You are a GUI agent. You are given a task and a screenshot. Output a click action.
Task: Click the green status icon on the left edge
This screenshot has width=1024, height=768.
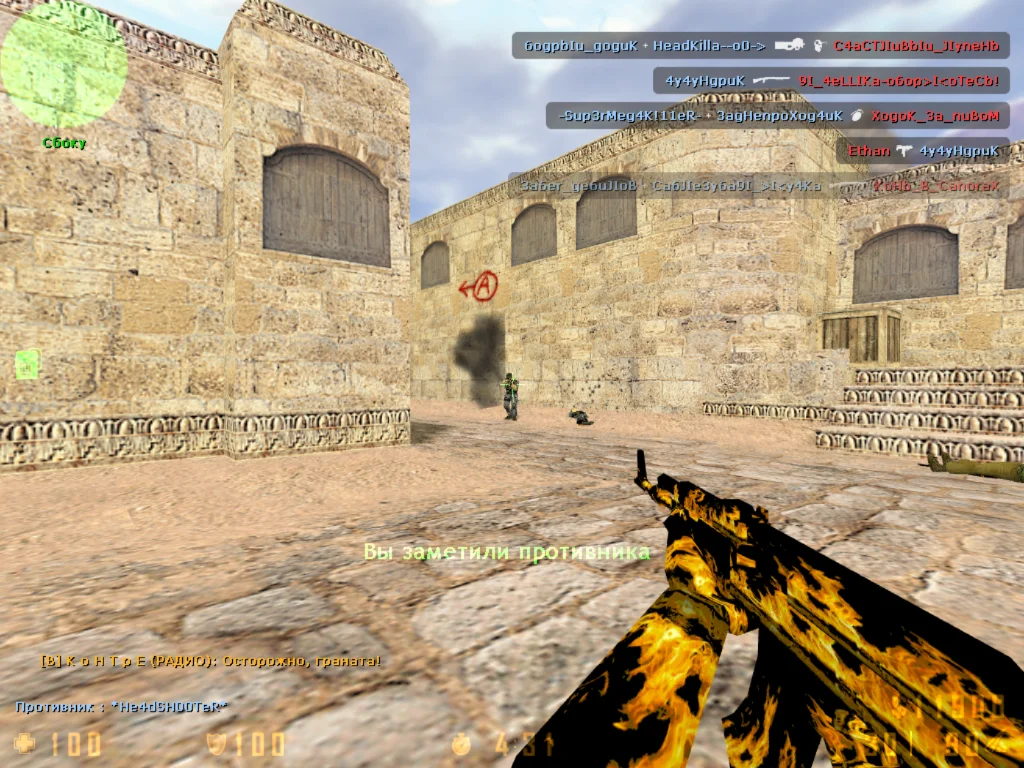click(27, 364)
